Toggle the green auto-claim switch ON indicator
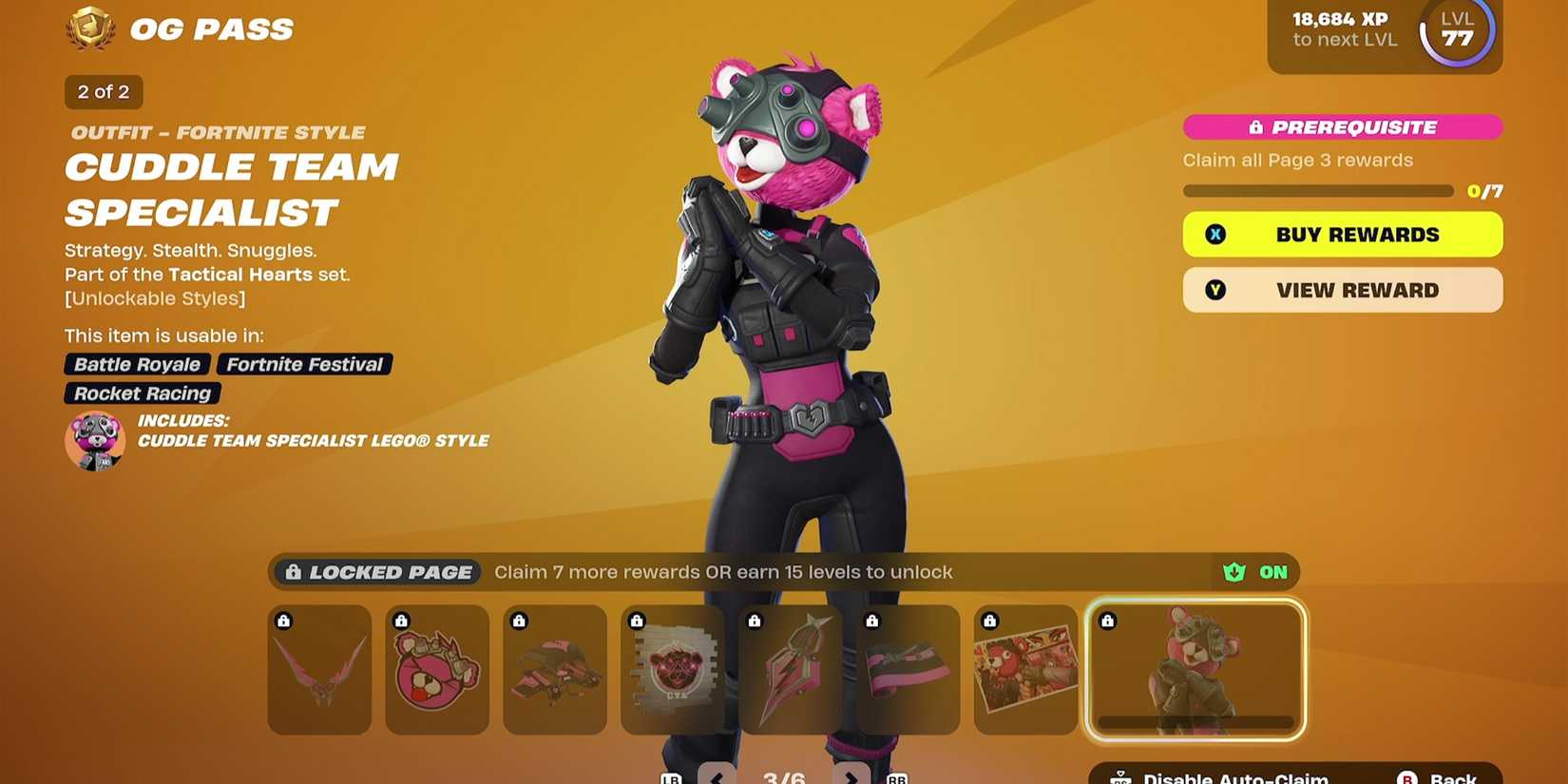1568x784 pixels. (x=1254, y=572)
